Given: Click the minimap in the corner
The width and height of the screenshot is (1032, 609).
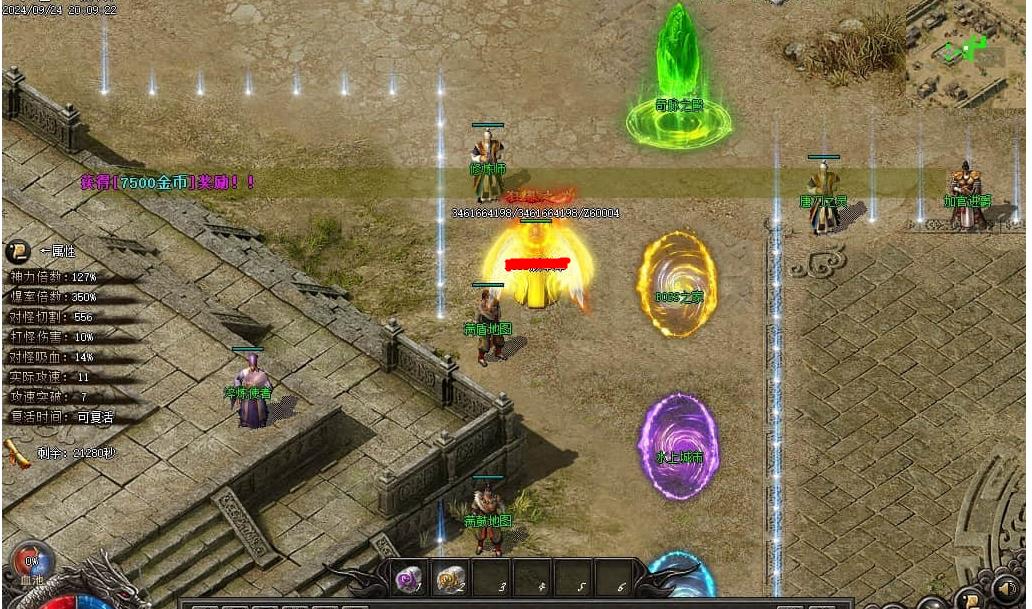Looking at the screenshot, I should (x=965, y=52).
